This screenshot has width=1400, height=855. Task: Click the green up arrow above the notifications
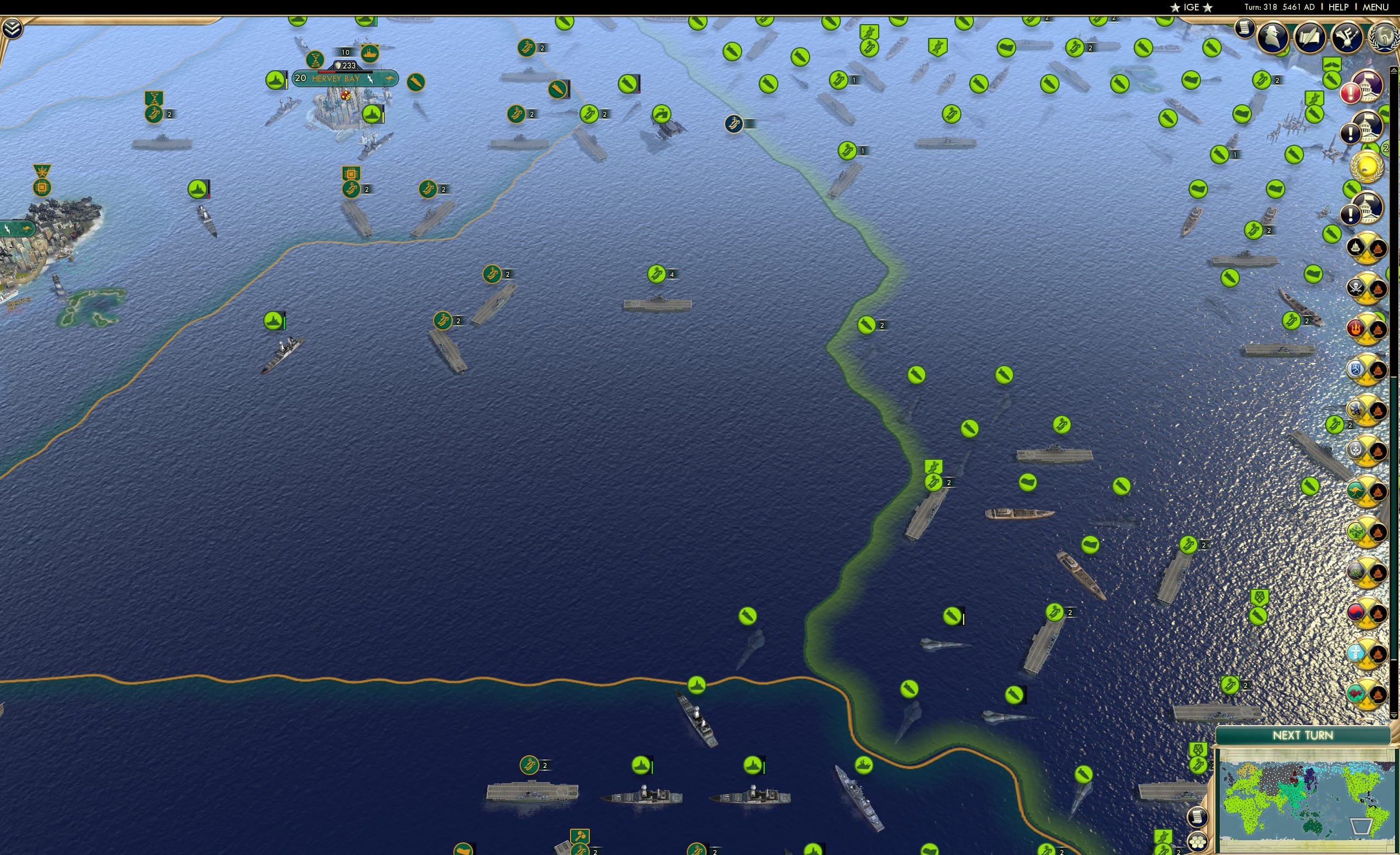[1394, 70]
